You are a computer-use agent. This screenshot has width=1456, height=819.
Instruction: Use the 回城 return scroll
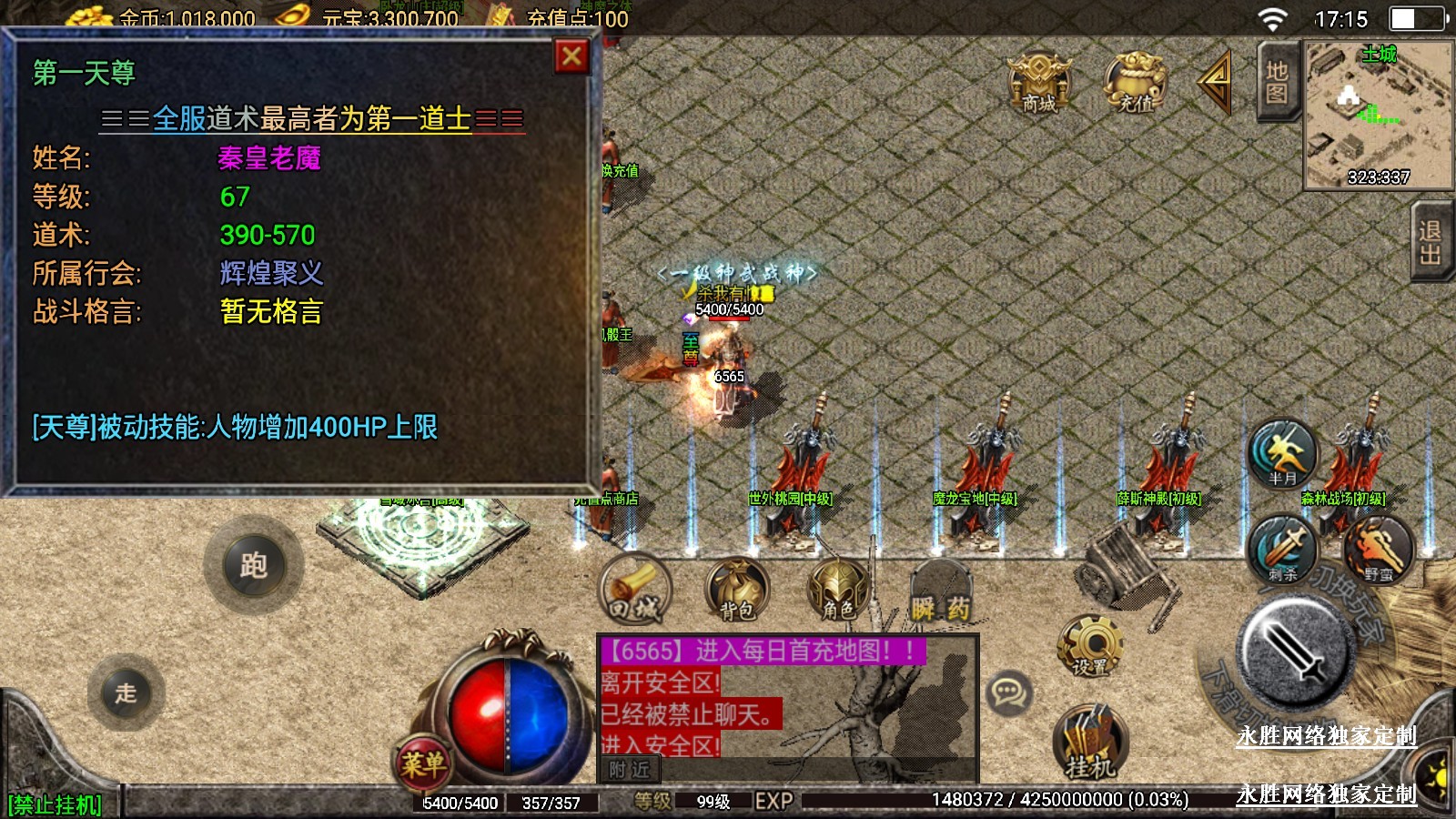coord(634,589)
